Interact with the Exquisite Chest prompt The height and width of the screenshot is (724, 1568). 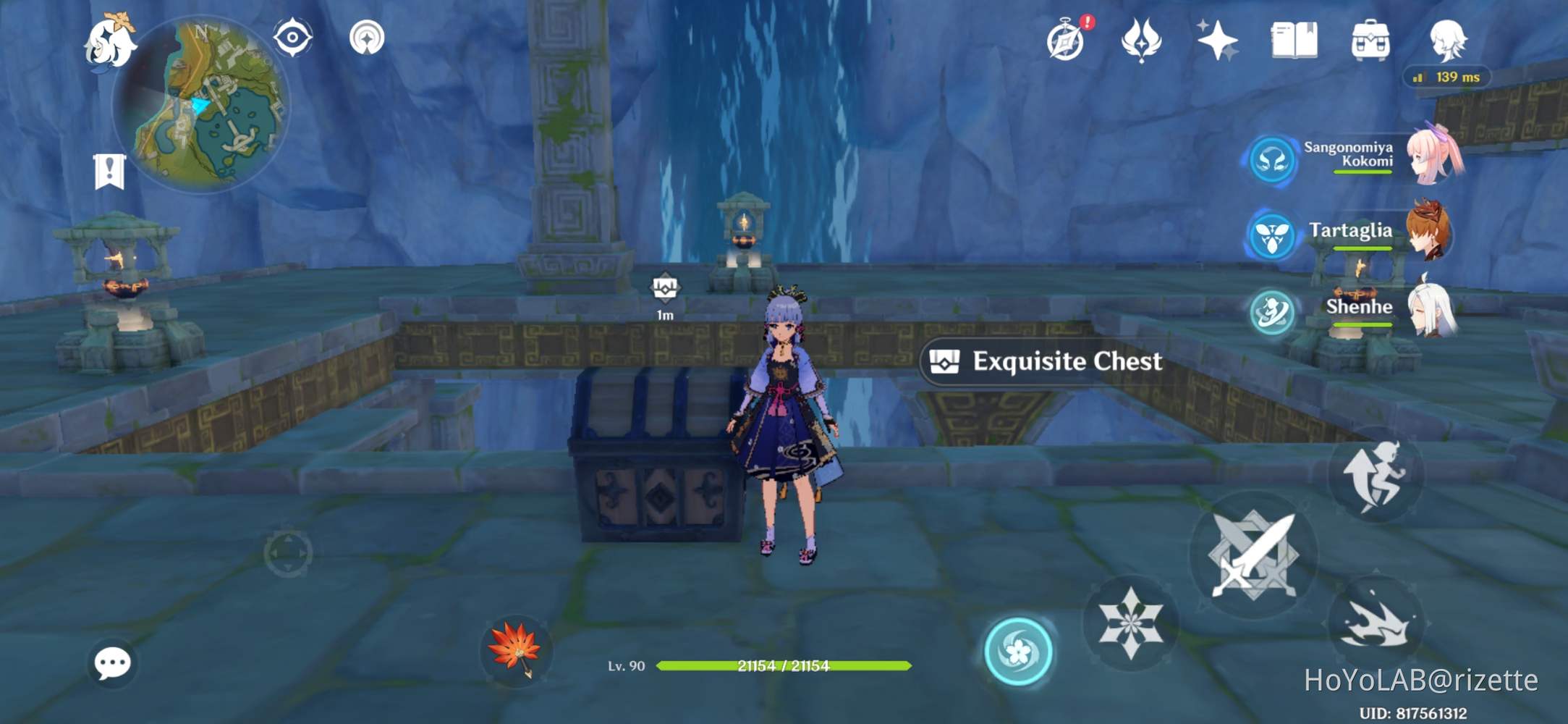(1043, 362)
